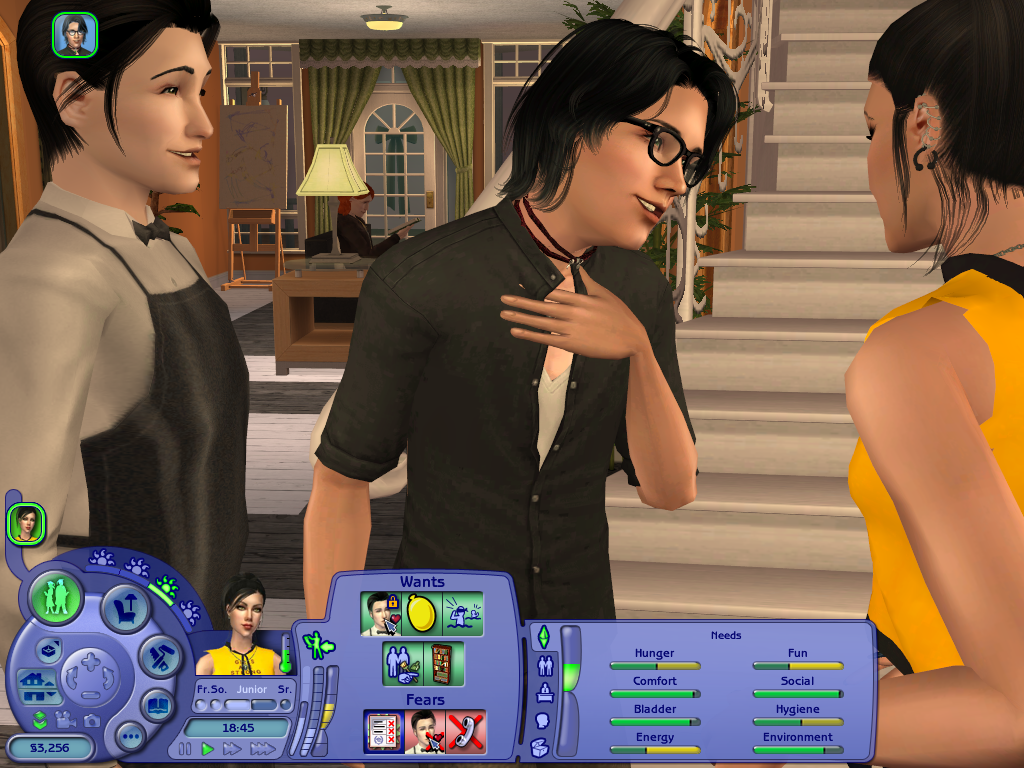Image resolution: width=1024 pixels, height=768 pixels.
Task: Open Build mode with the tools icon
Action: tap(158, 656)
